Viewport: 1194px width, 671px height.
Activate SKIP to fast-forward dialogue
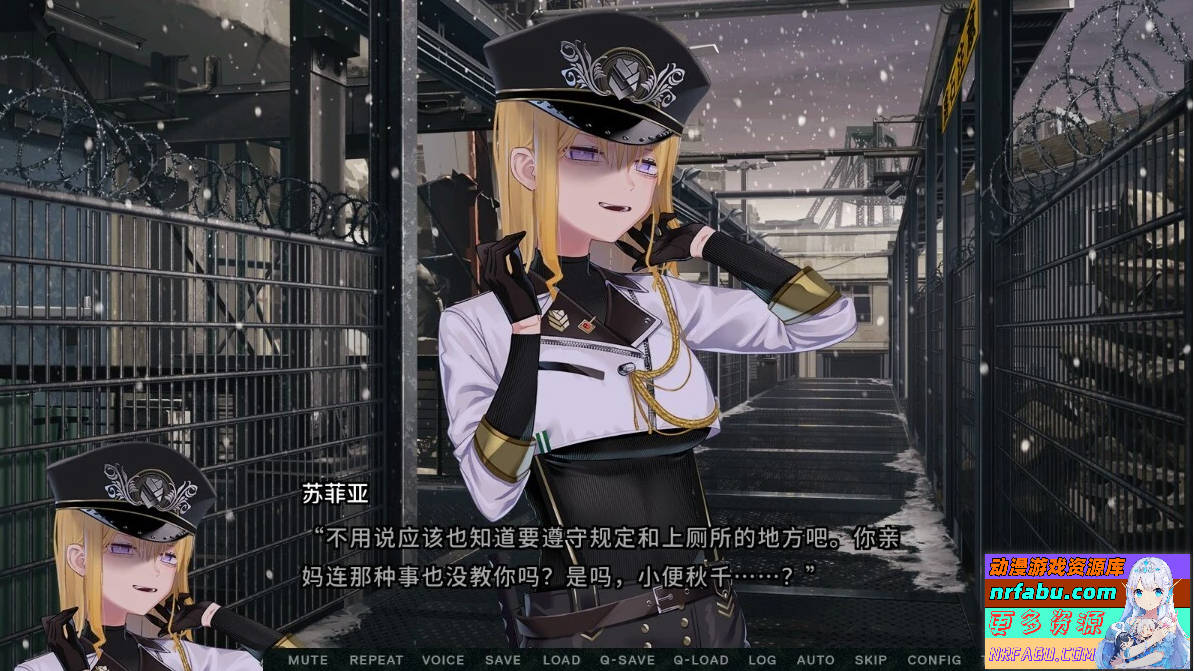click(870, 660)
